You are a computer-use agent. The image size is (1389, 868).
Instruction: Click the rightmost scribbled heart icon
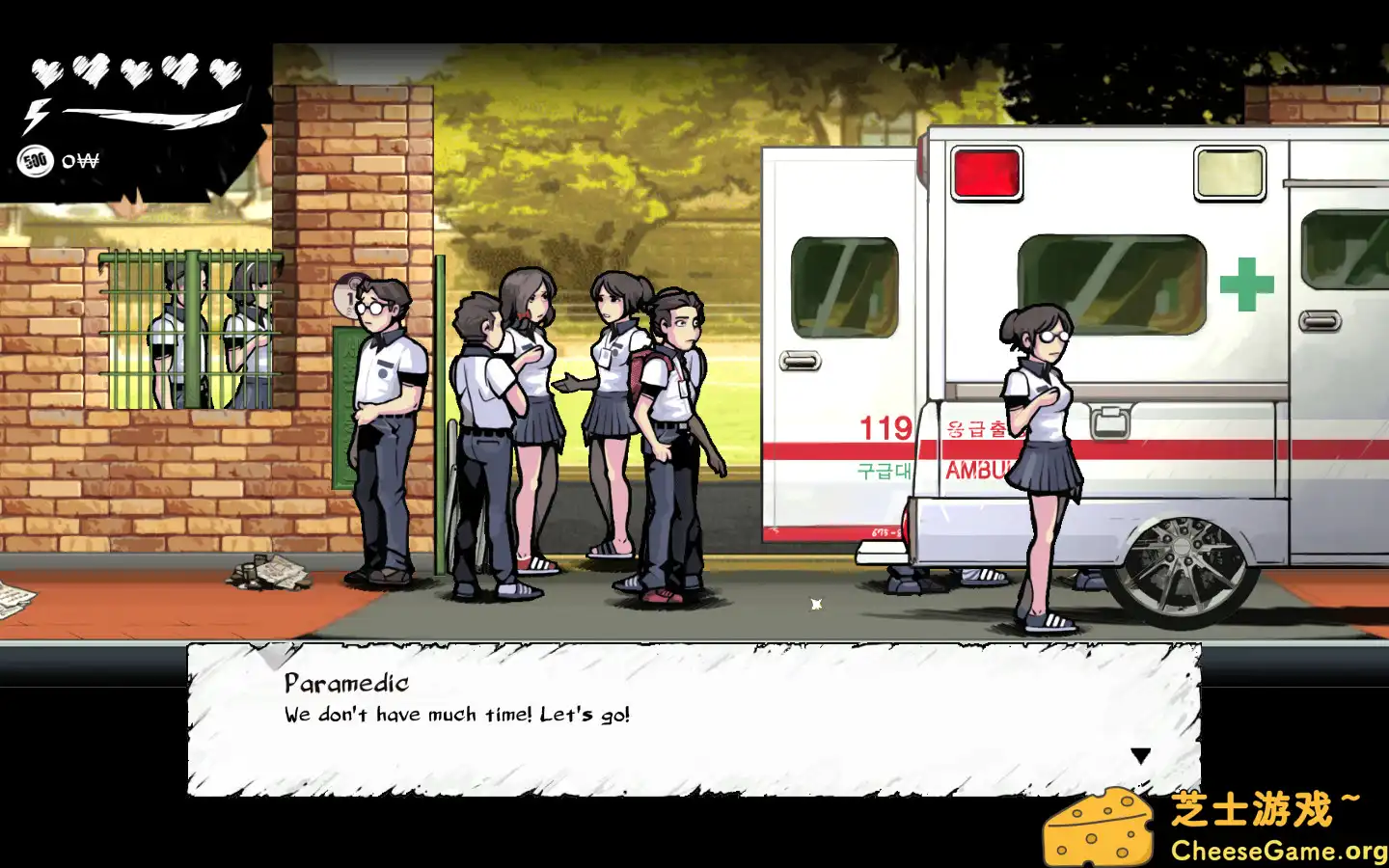click(x=225, y=73)
